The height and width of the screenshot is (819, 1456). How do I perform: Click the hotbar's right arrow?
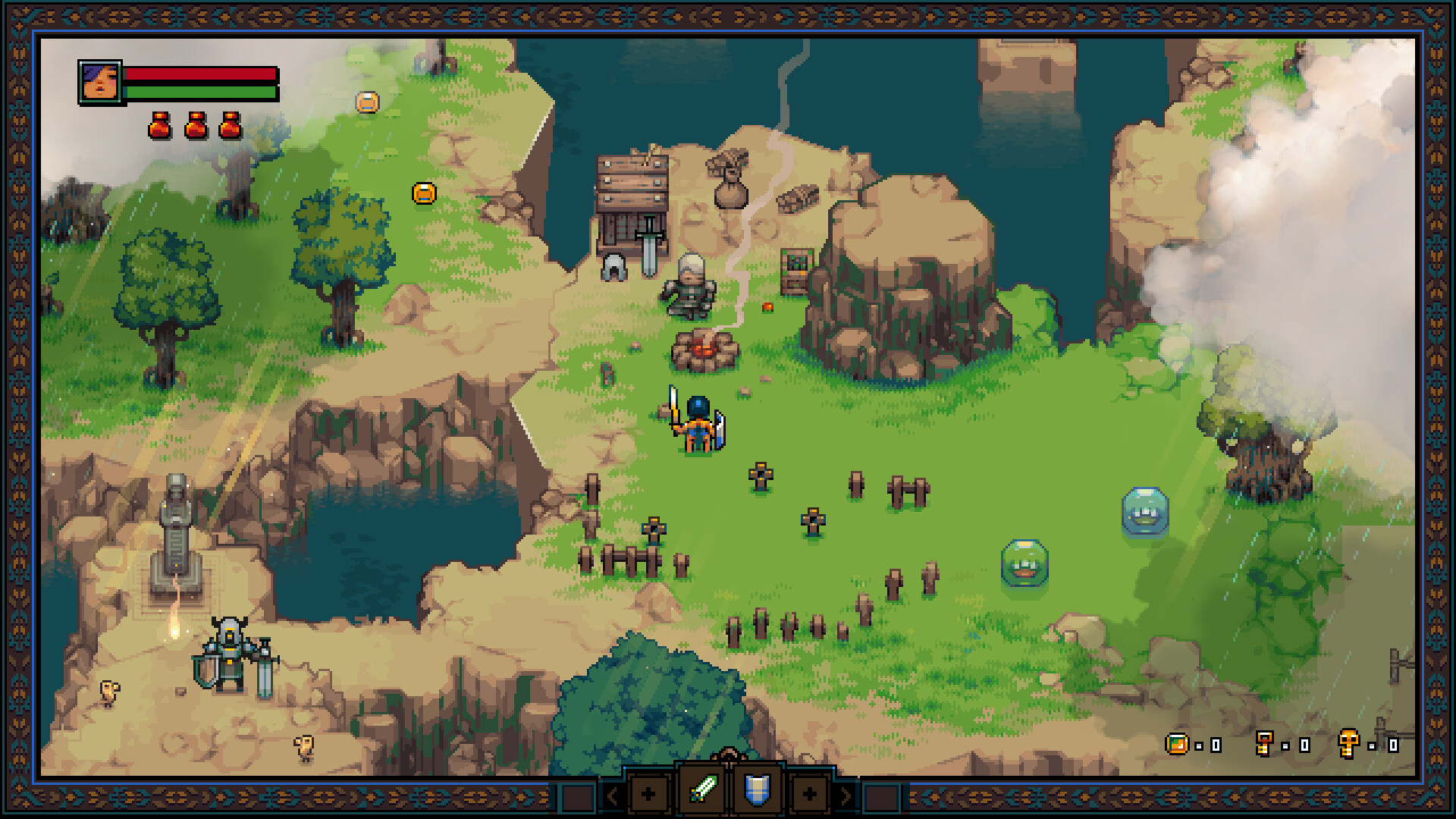pos(845,795)
